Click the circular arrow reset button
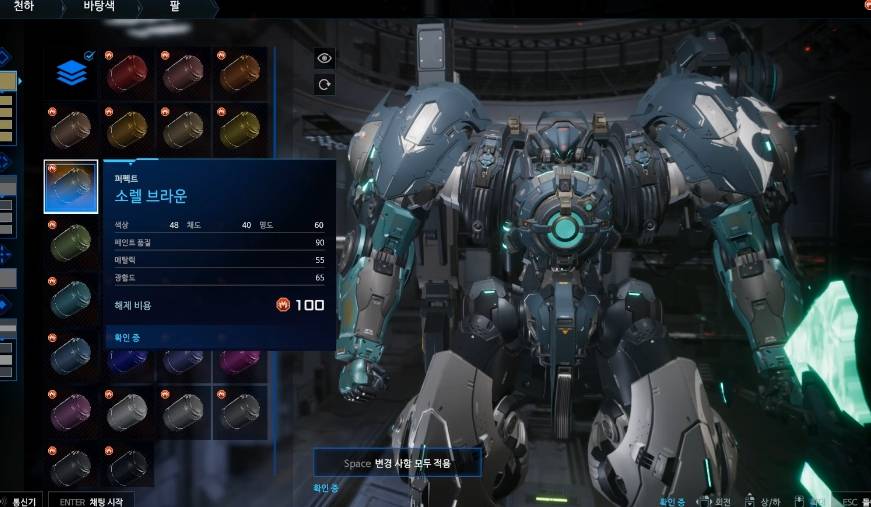The image size is (871, 507). (x=324, y=85)
